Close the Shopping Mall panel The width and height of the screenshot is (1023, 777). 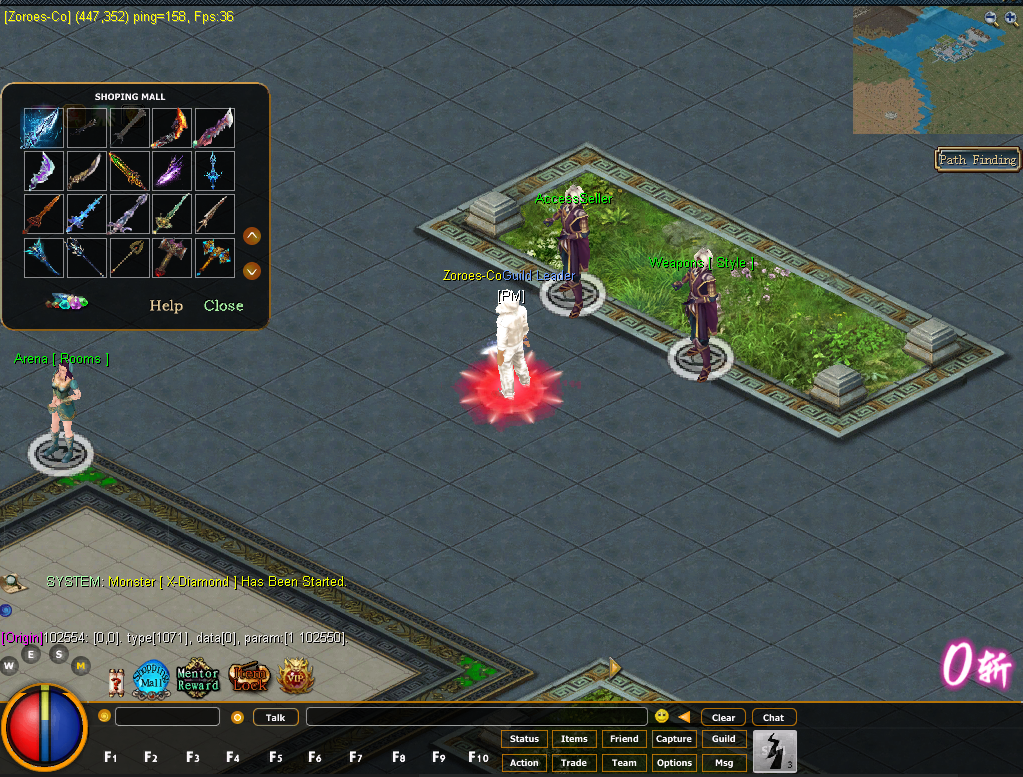[x=223, y=306]
